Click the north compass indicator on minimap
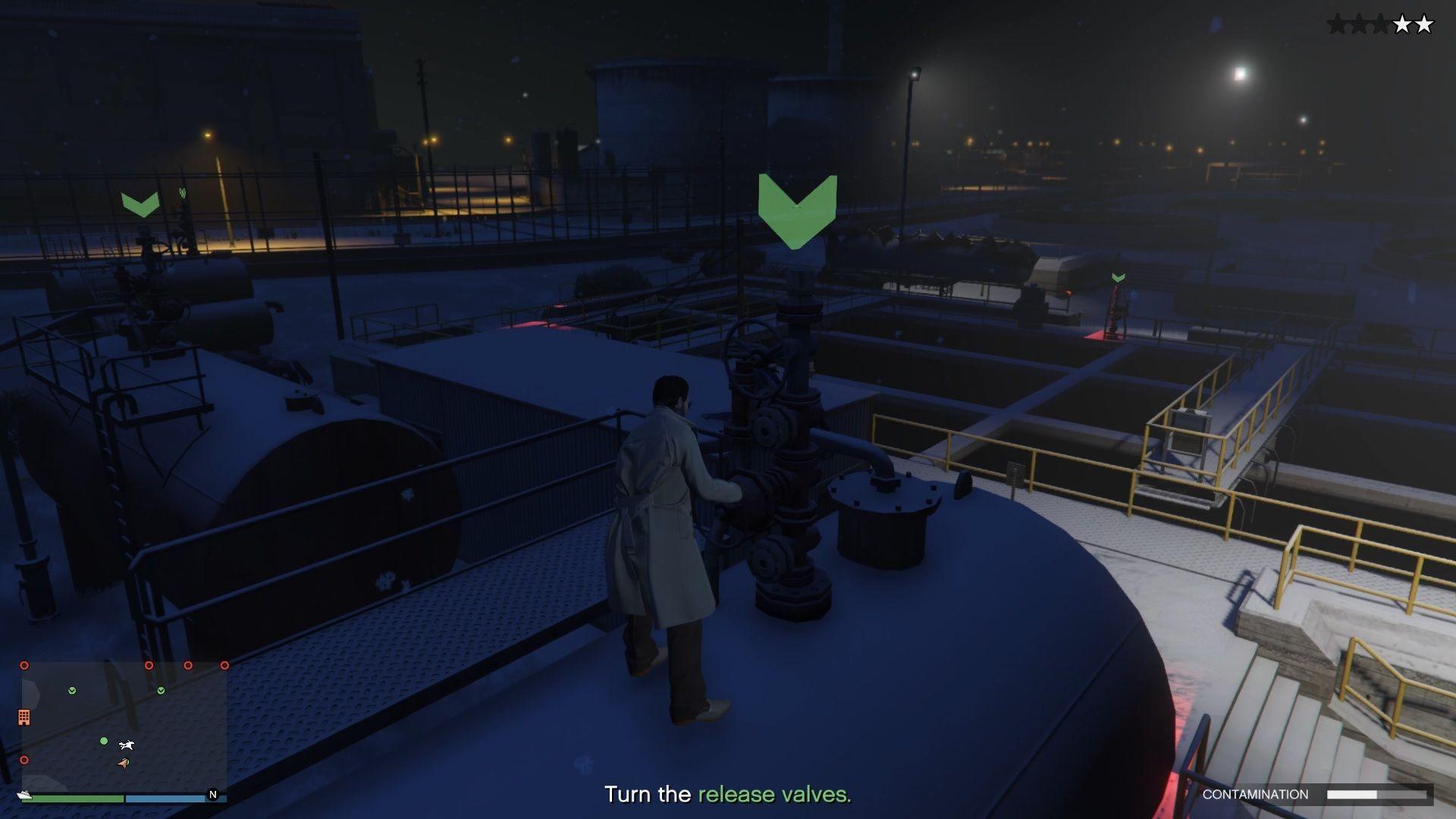 pos(212,795)
